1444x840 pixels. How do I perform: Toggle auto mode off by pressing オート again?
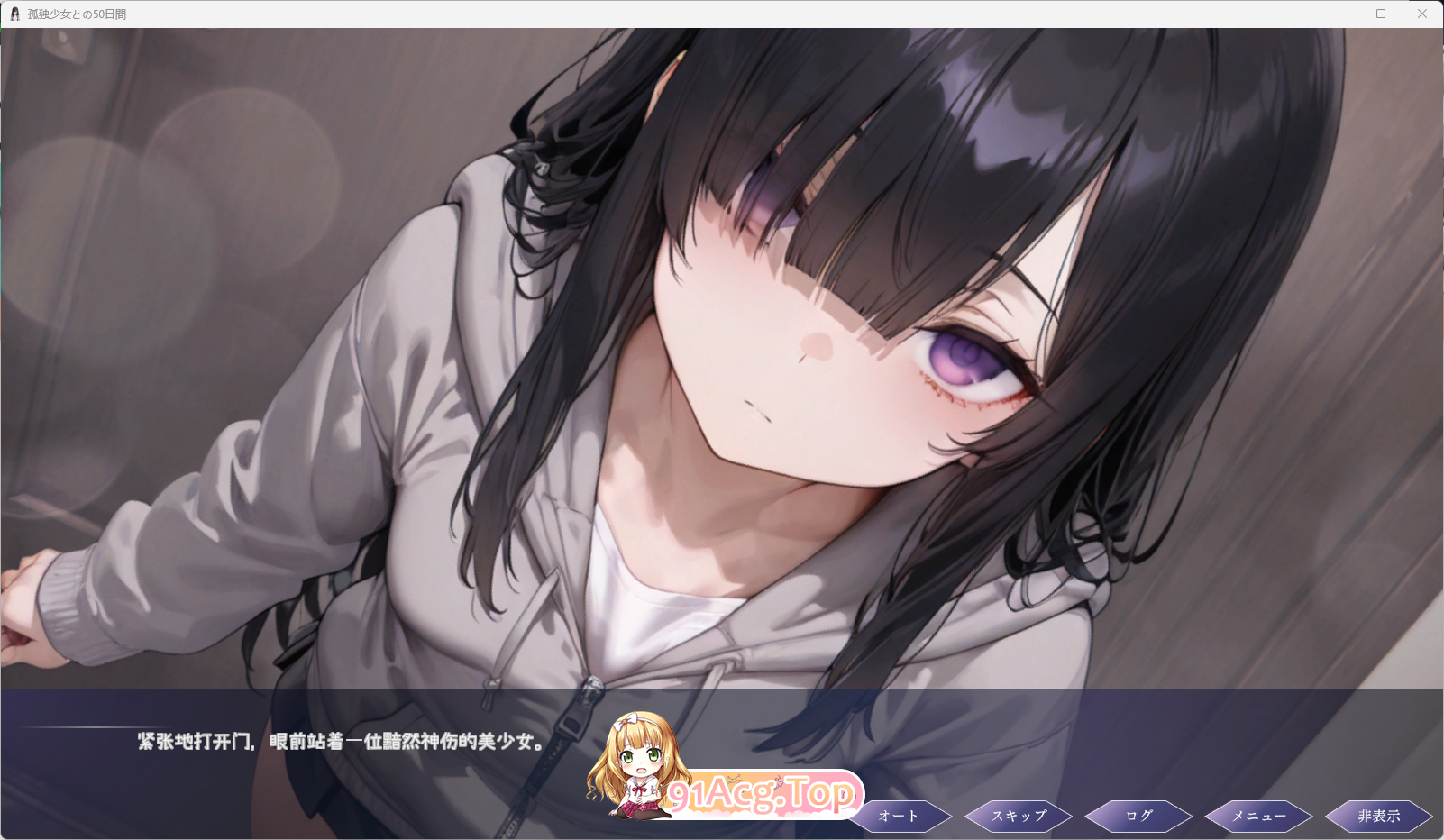tap(899, 816)
